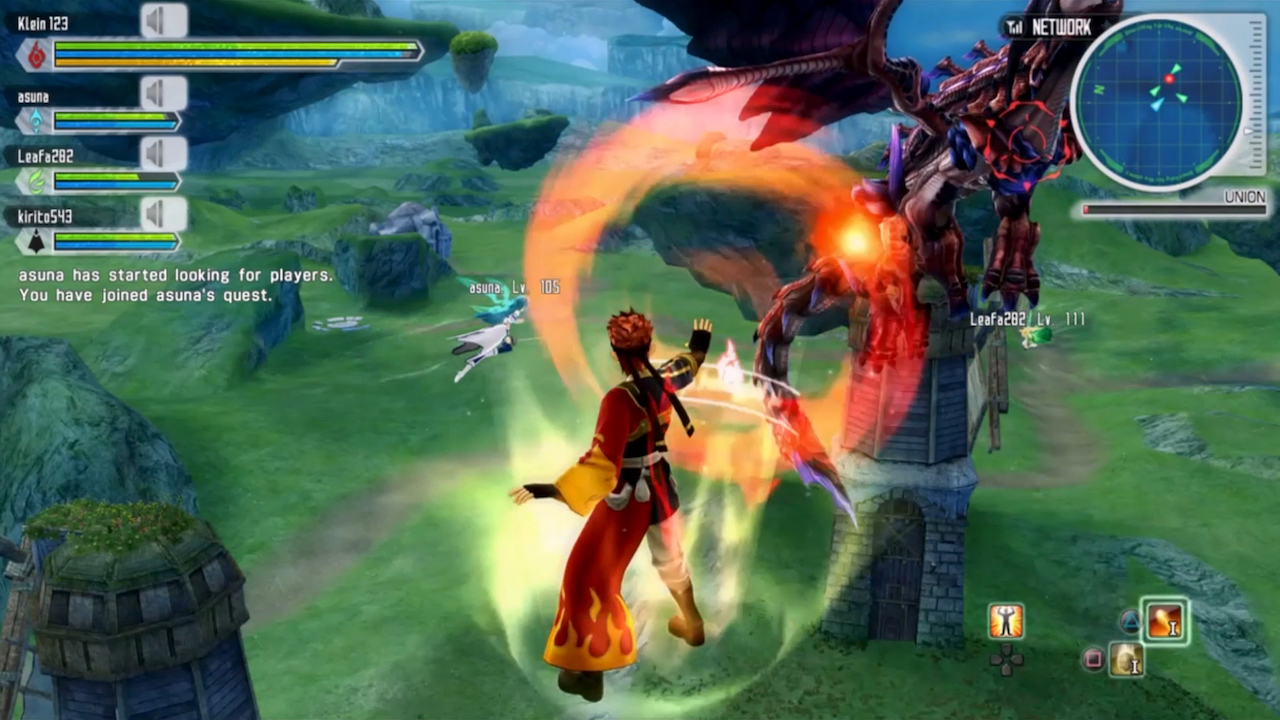
Task: Mute asuna's voice chat speaker
Action: (x=163, y=94)
